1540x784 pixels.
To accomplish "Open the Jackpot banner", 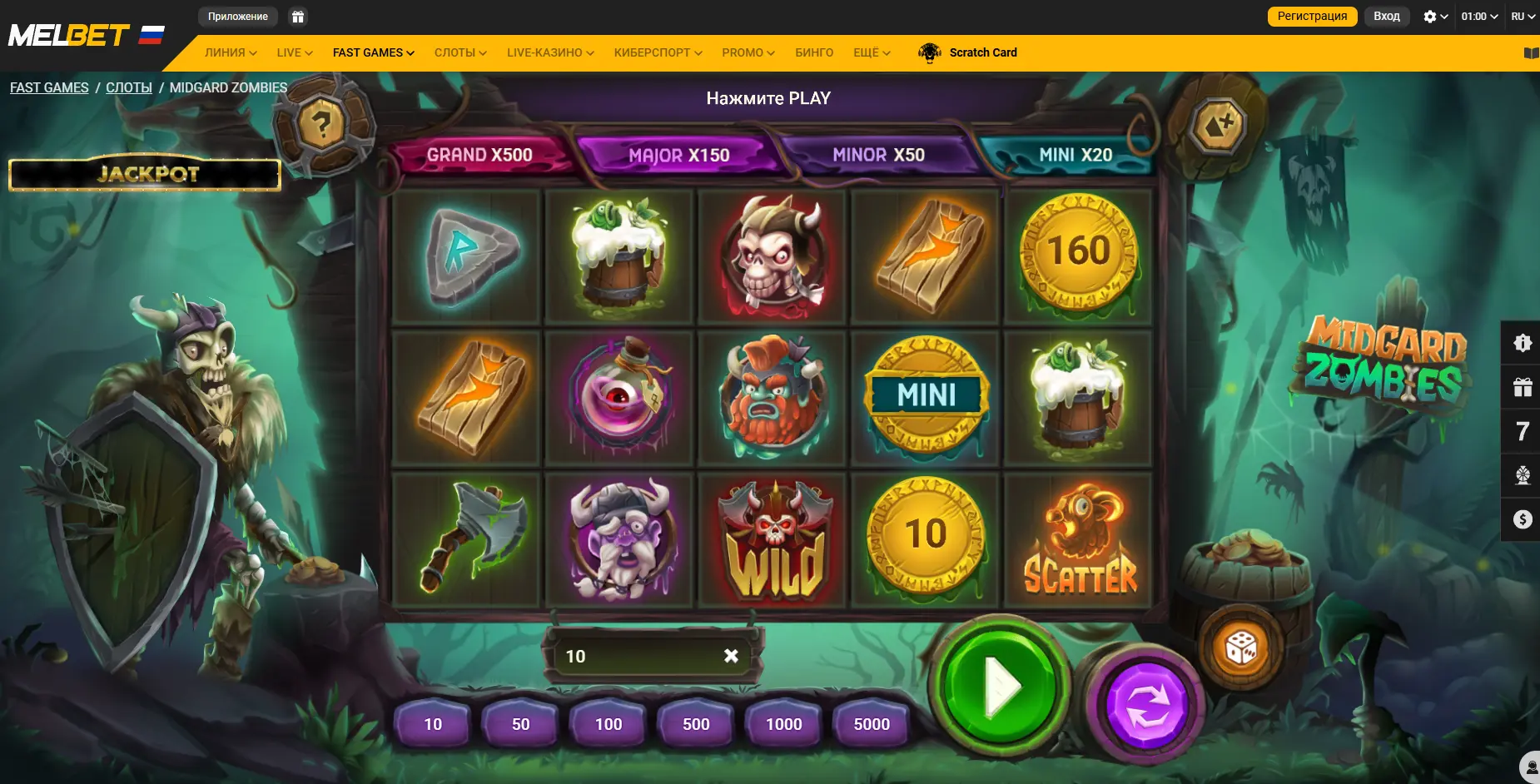I will pos(146,174).
